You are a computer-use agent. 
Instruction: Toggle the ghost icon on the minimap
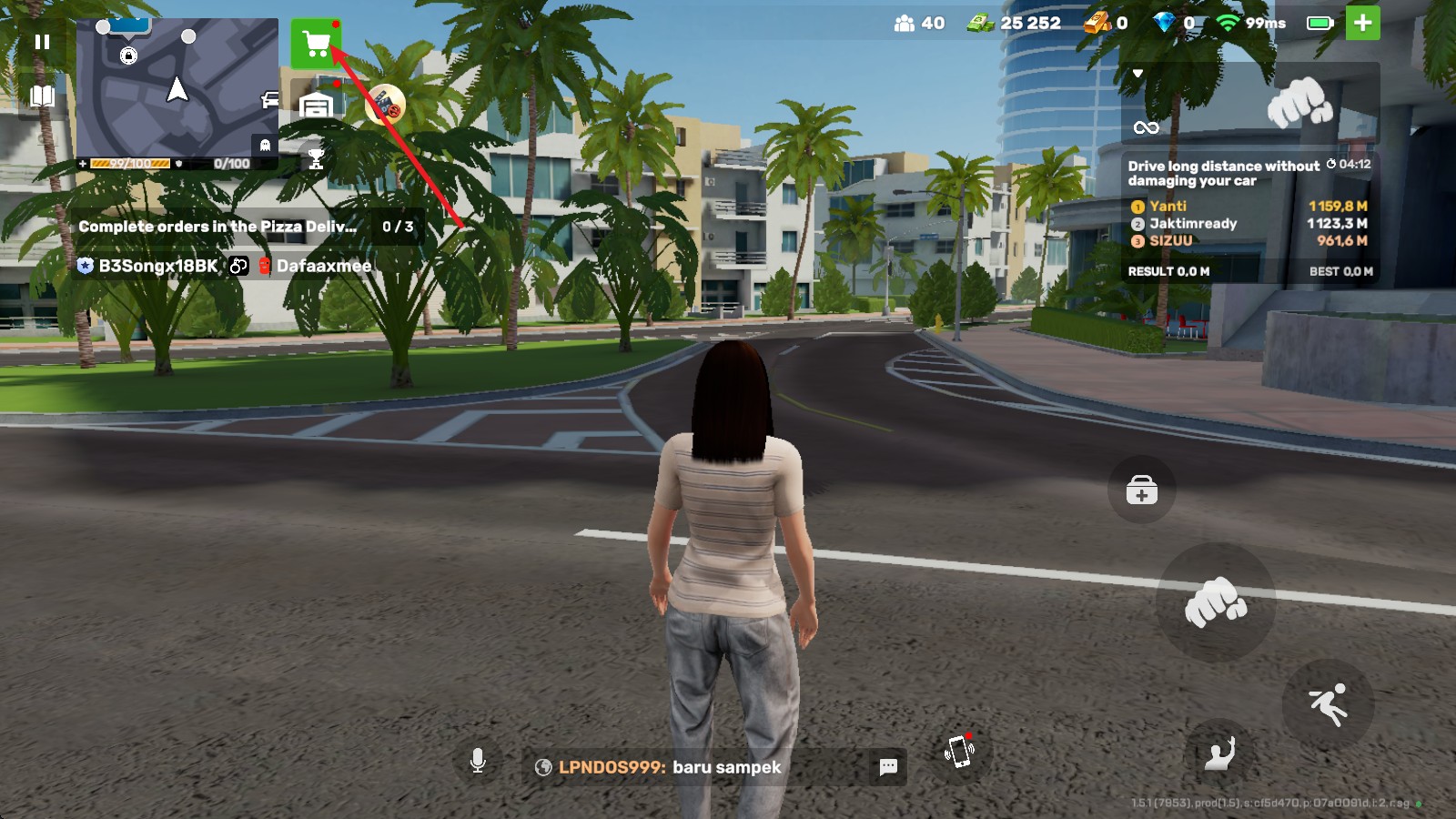[265, 145]
